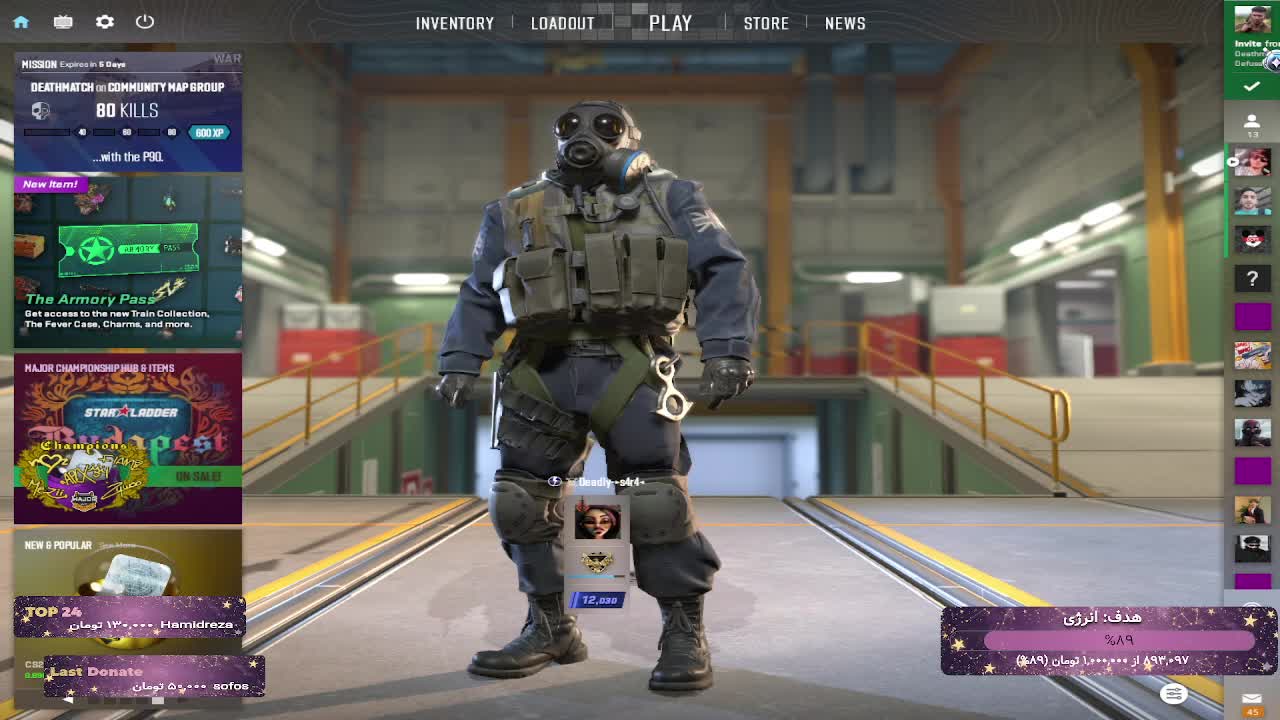
Task: Click the power quit icon
Action: pyautogui.click(x=145, y=22)
